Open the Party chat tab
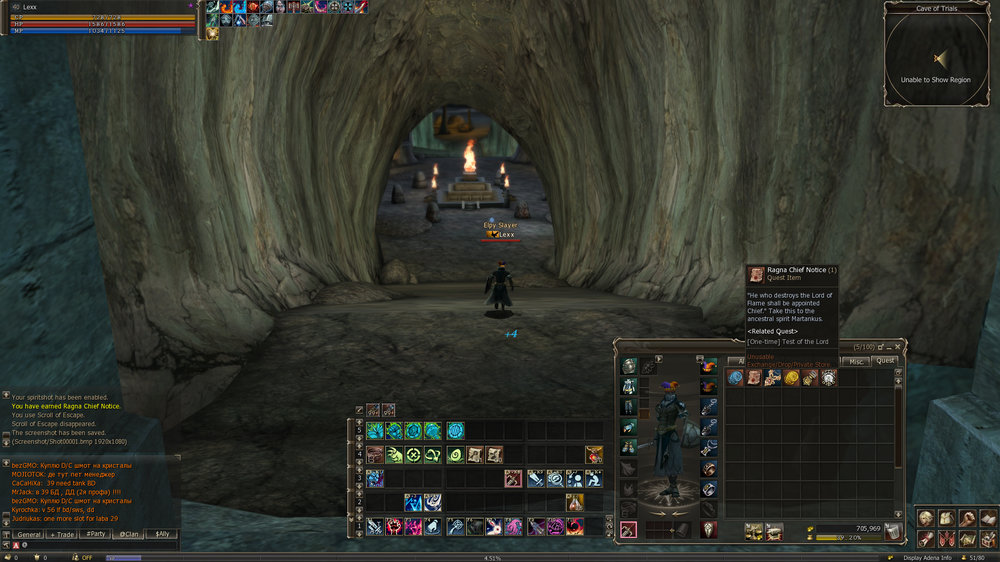The image size is (1000, 562). (97, 535)
